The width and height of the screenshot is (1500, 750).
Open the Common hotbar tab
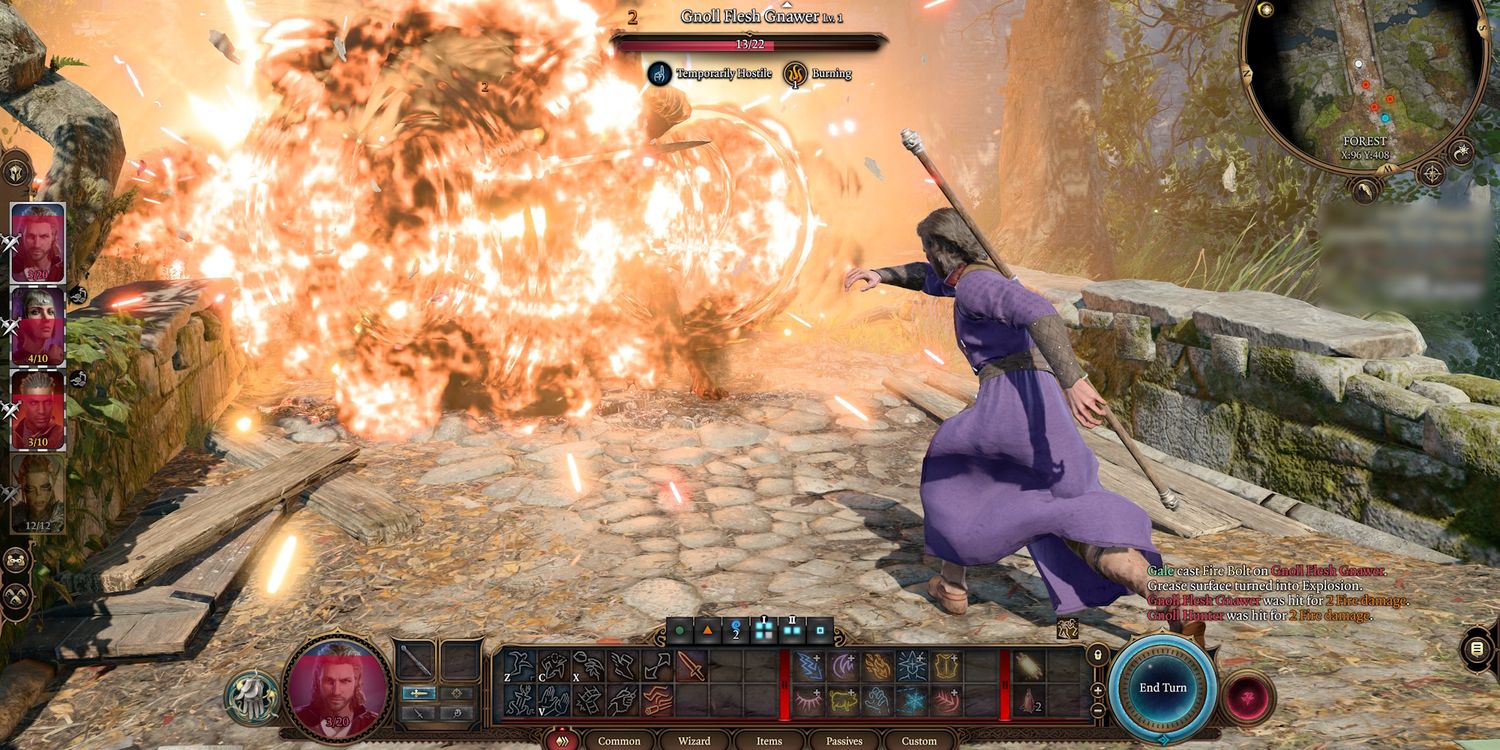pyautogui.click(x=619, y=741)
